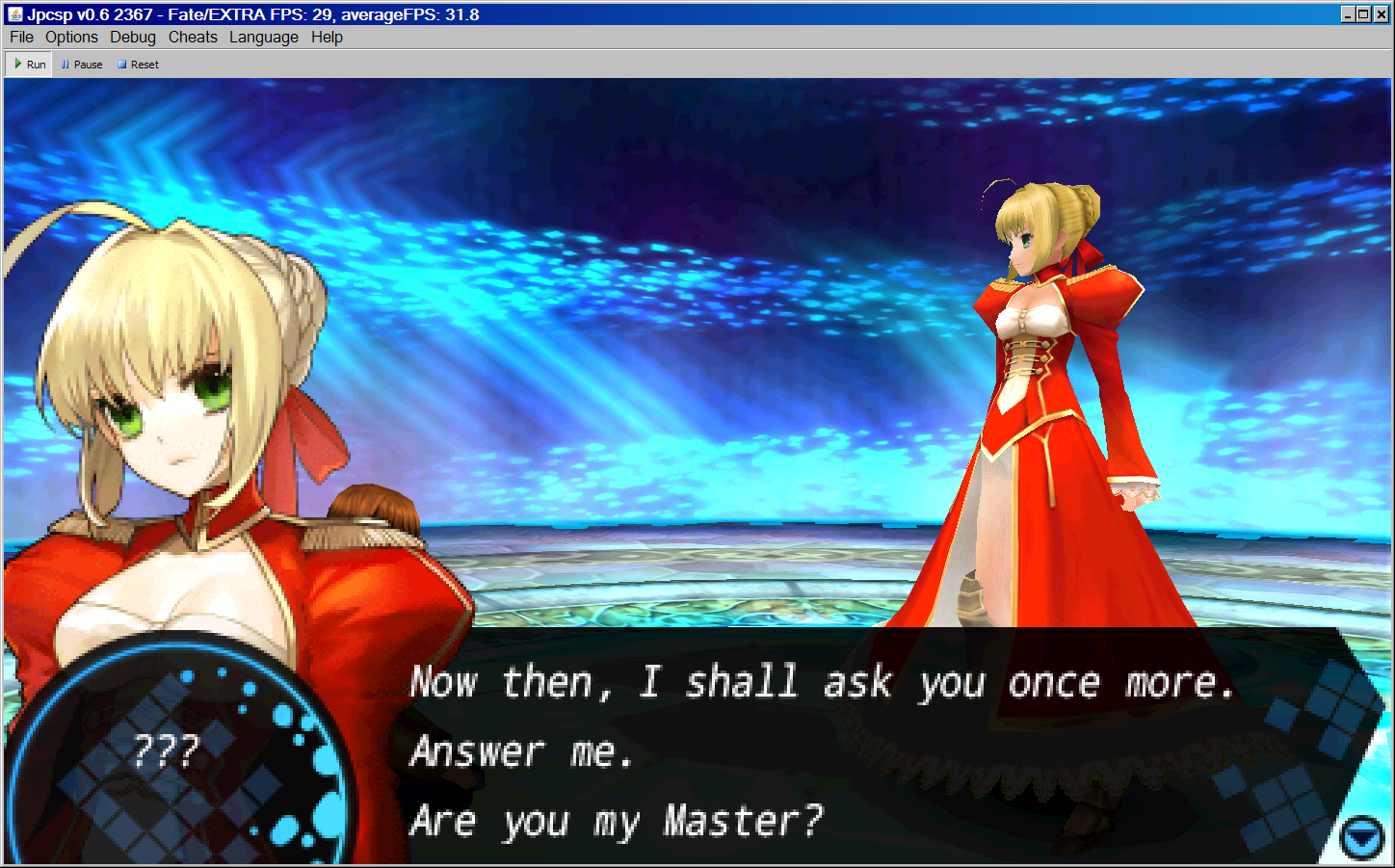
Task: Close the Jpcsp window
Action: [1380, 13]
